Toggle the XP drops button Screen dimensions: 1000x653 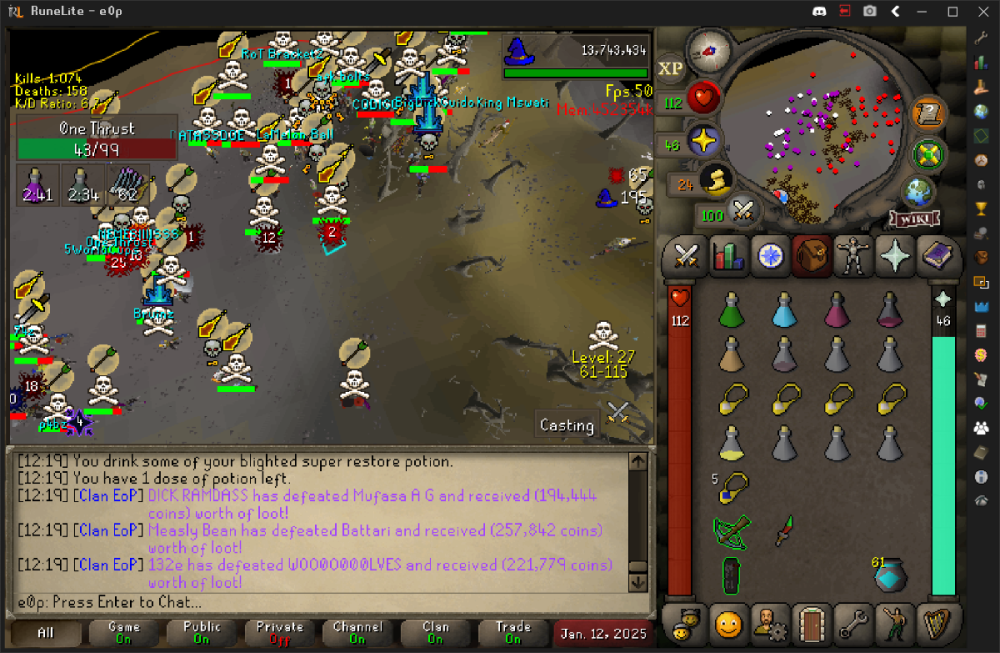670,68
